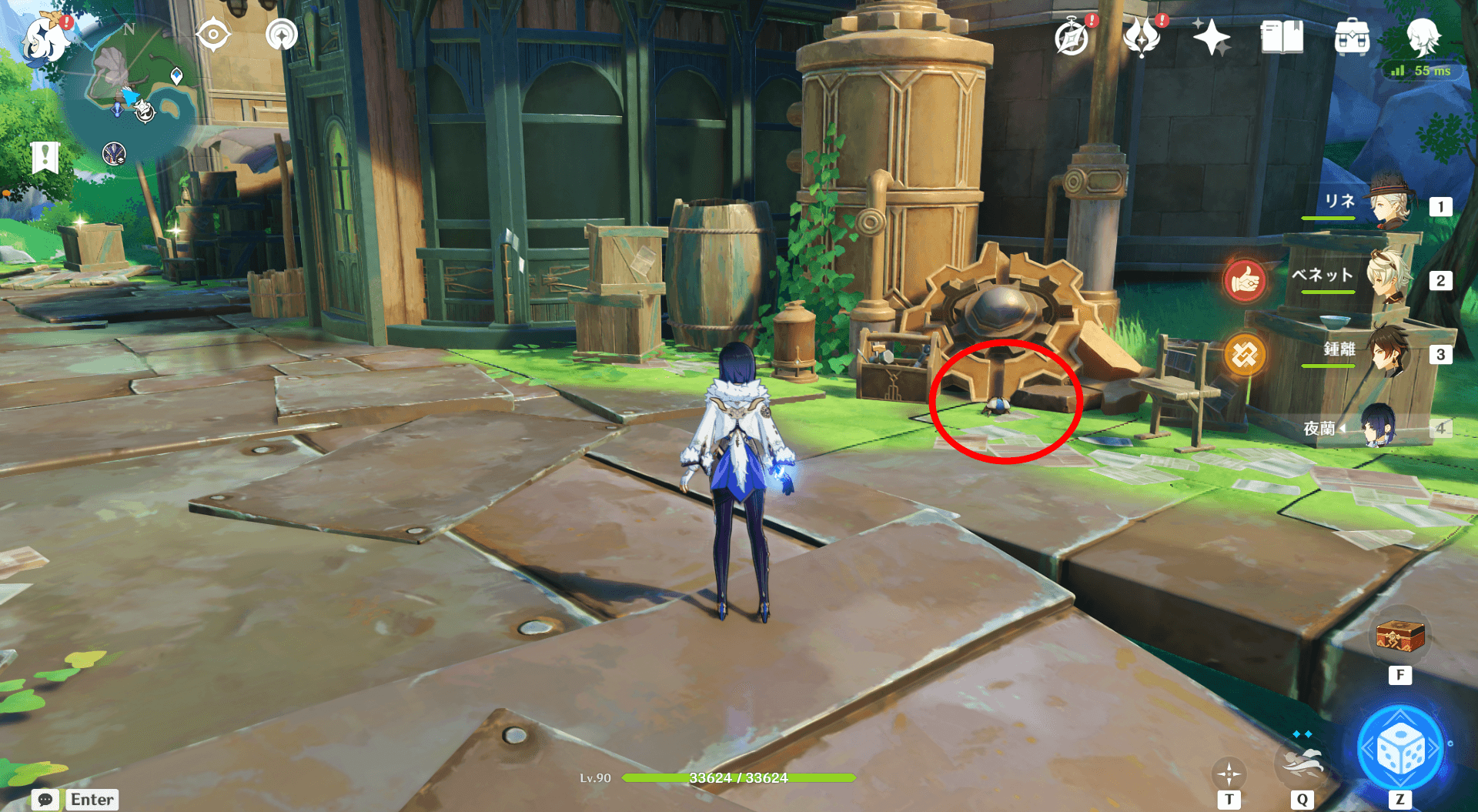Activate the sprint dash icon
Screen dimensions: 1478x812
[x=1302, y=762]
